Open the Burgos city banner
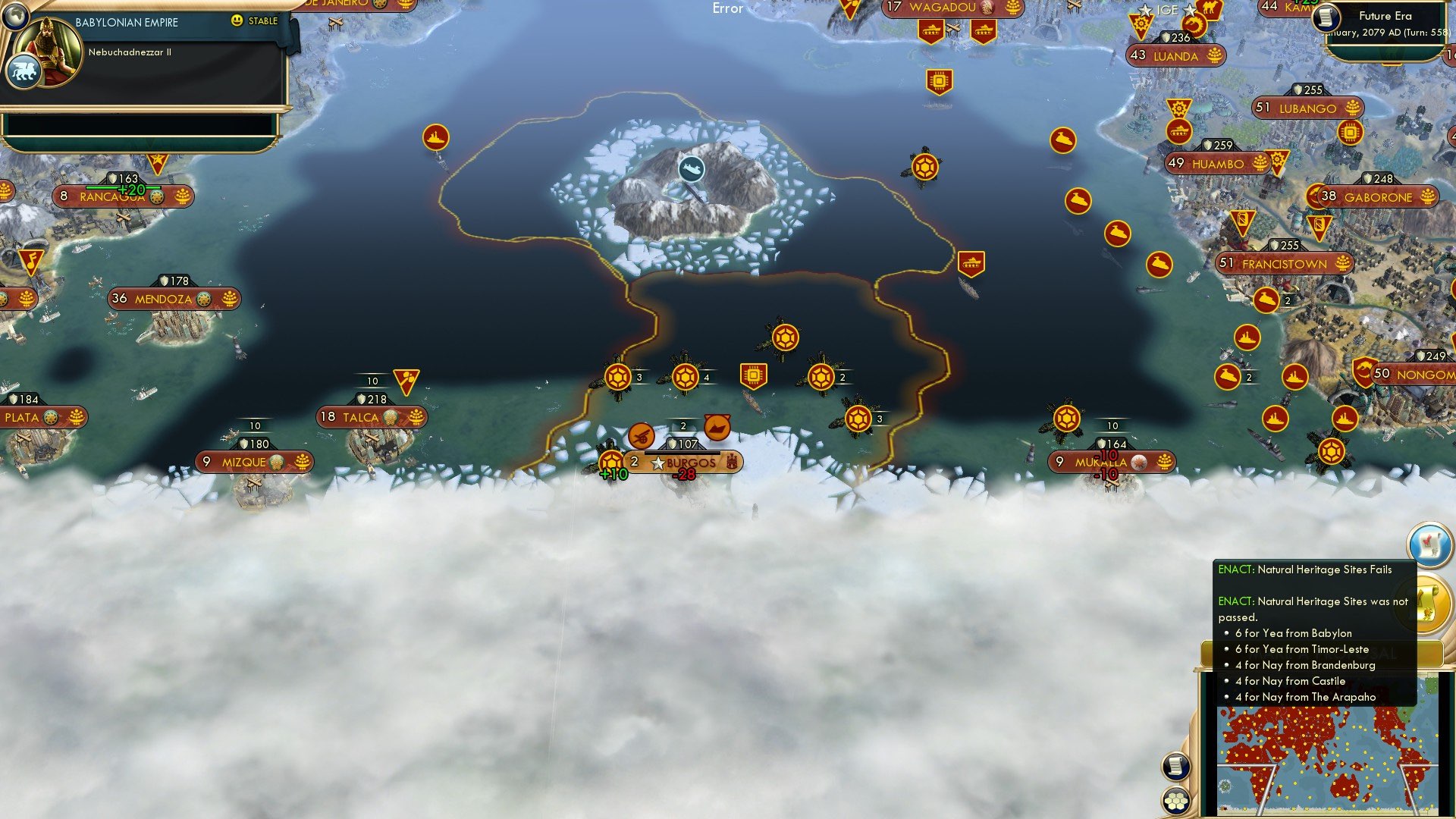 coord(690,463)
